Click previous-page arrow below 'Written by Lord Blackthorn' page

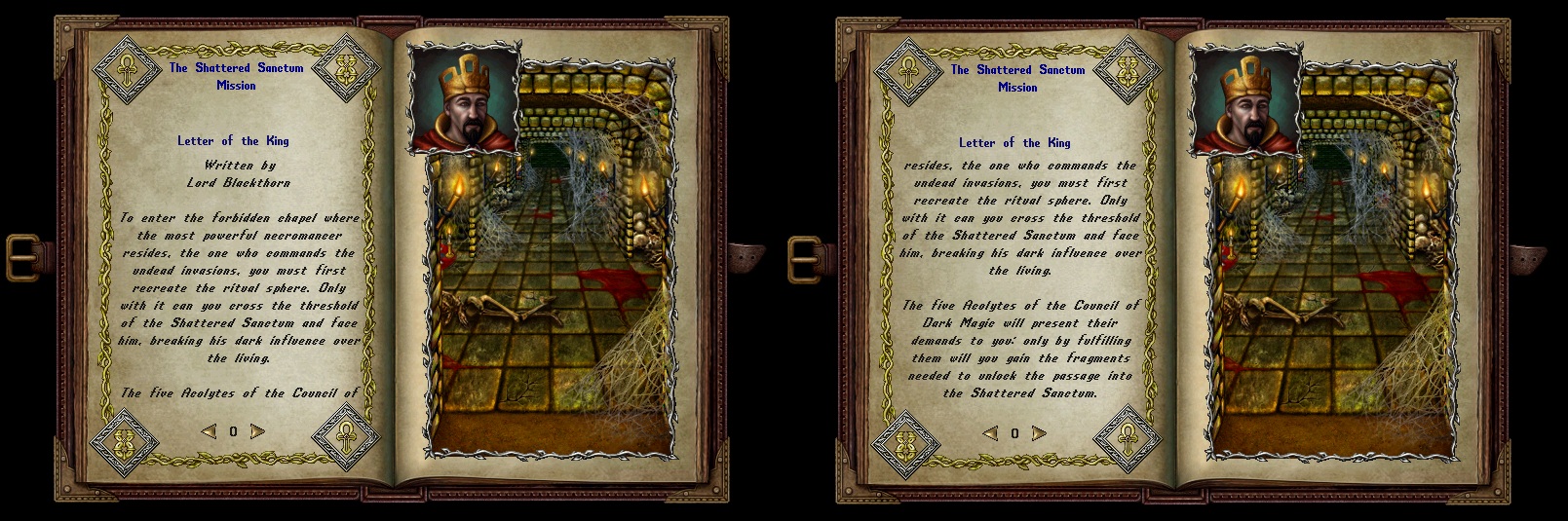(209, 431)
